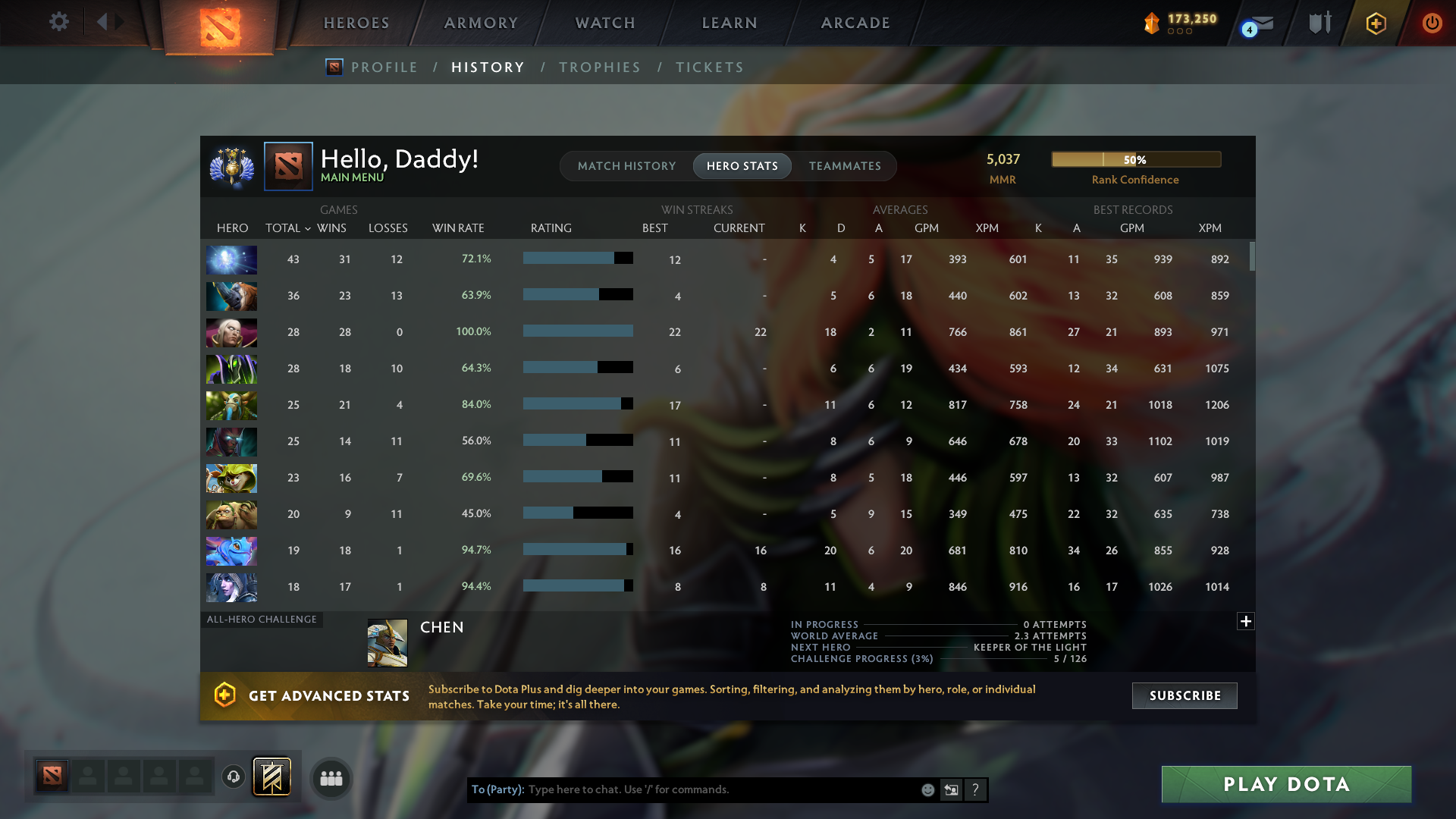
Task: Open the settings gear icon
Action: pyautogui.click(x=59, y=22)
